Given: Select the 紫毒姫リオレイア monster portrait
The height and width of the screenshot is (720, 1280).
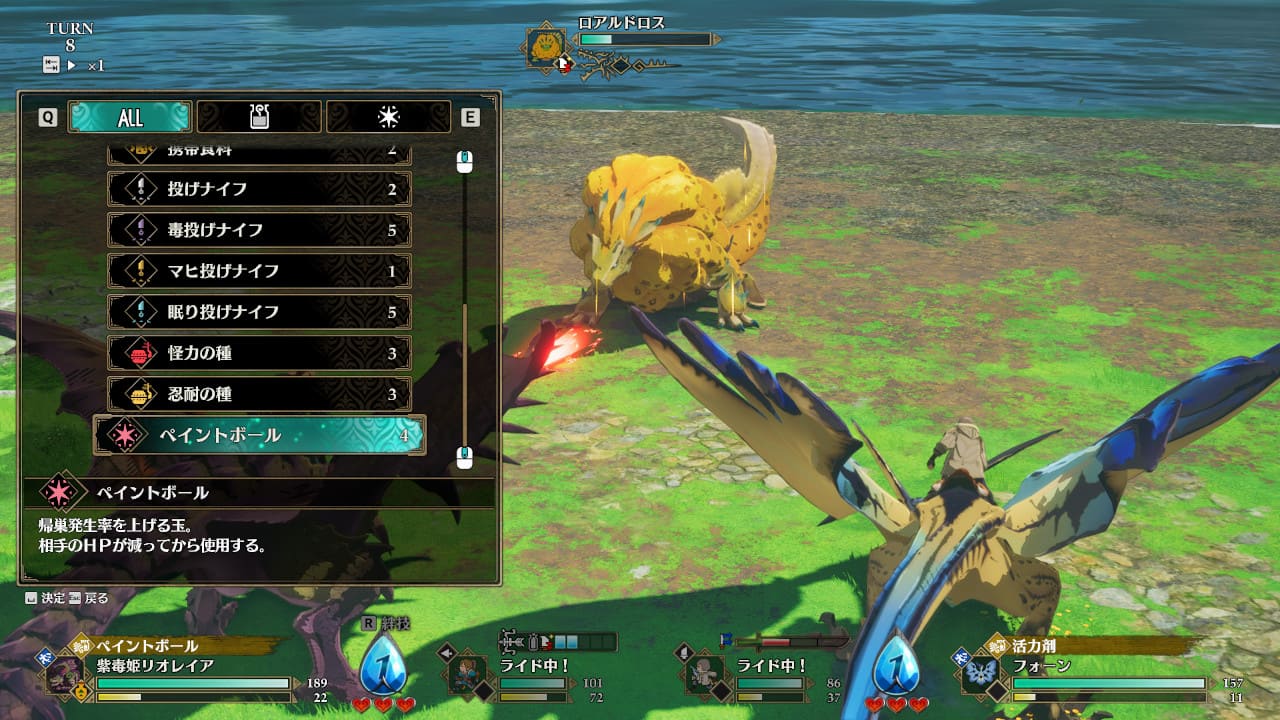Looking at the screenshot, I should (x=65, y=675).
